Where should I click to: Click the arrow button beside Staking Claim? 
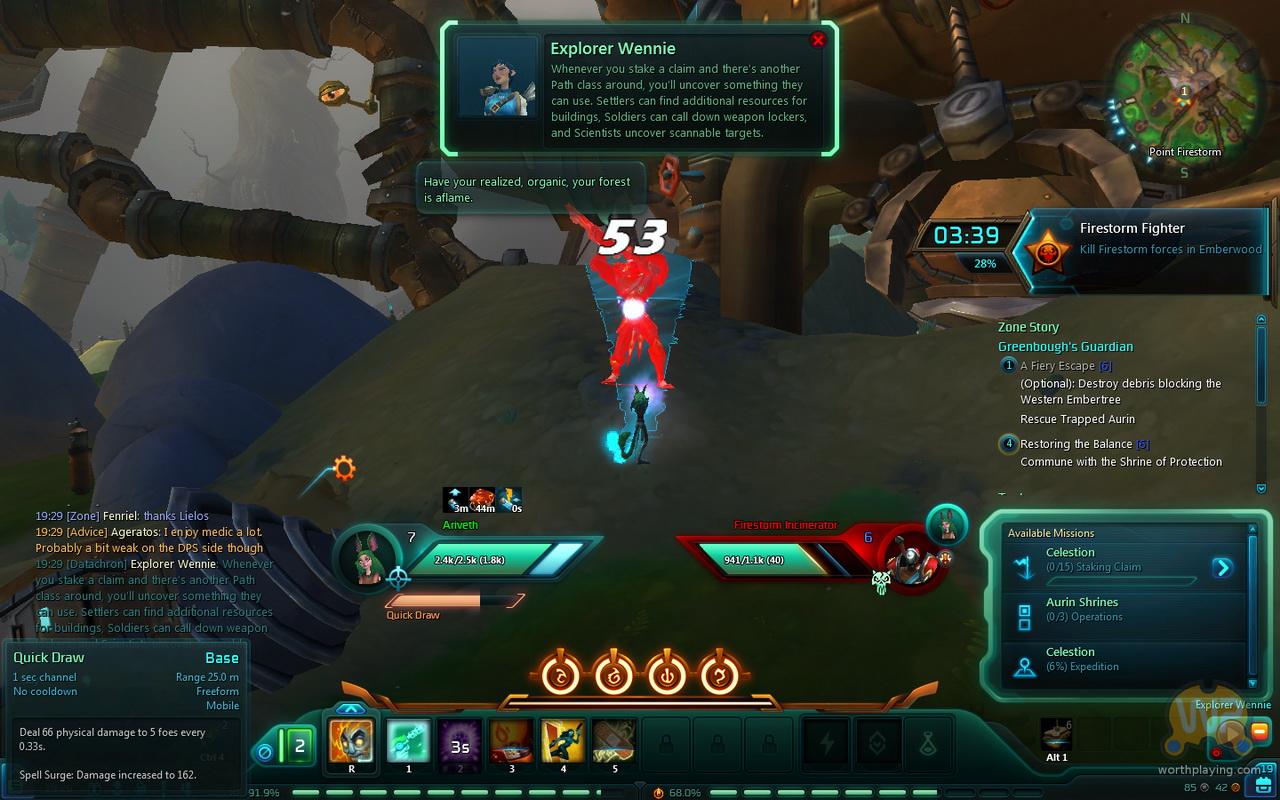[x=1222, y=568]
